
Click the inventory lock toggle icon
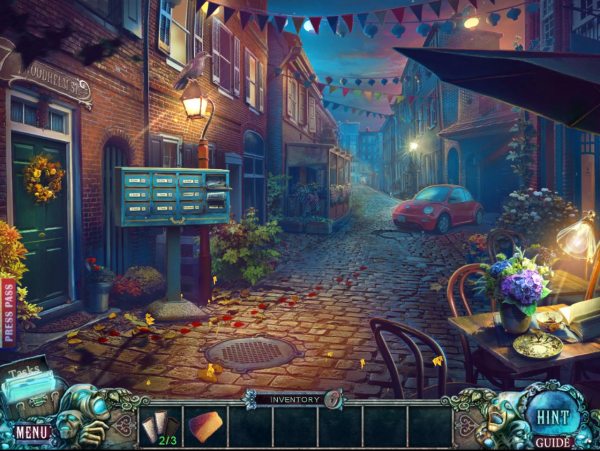pos(333,399)
